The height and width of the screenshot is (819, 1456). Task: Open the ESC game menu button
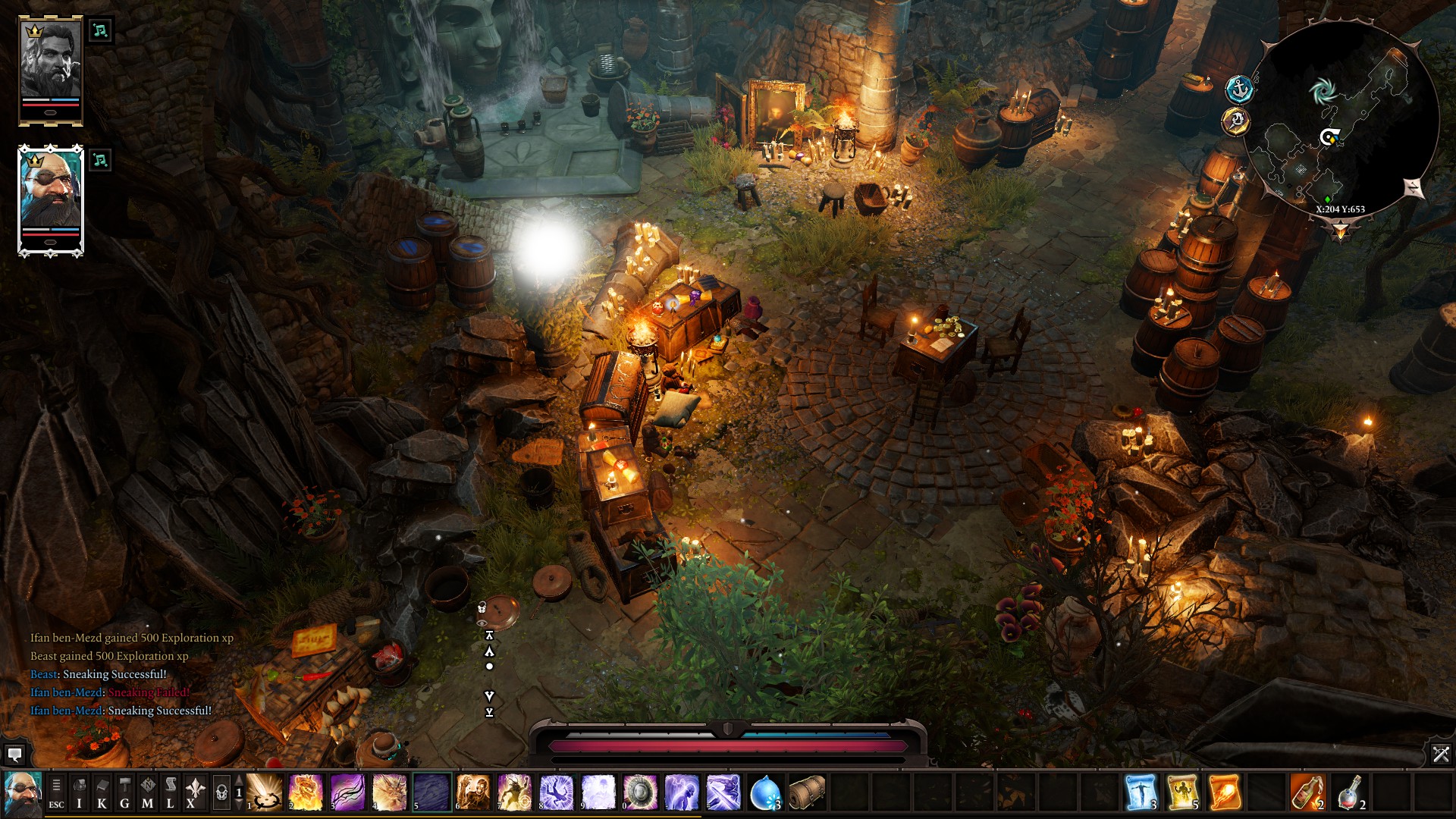pos(56,793)
